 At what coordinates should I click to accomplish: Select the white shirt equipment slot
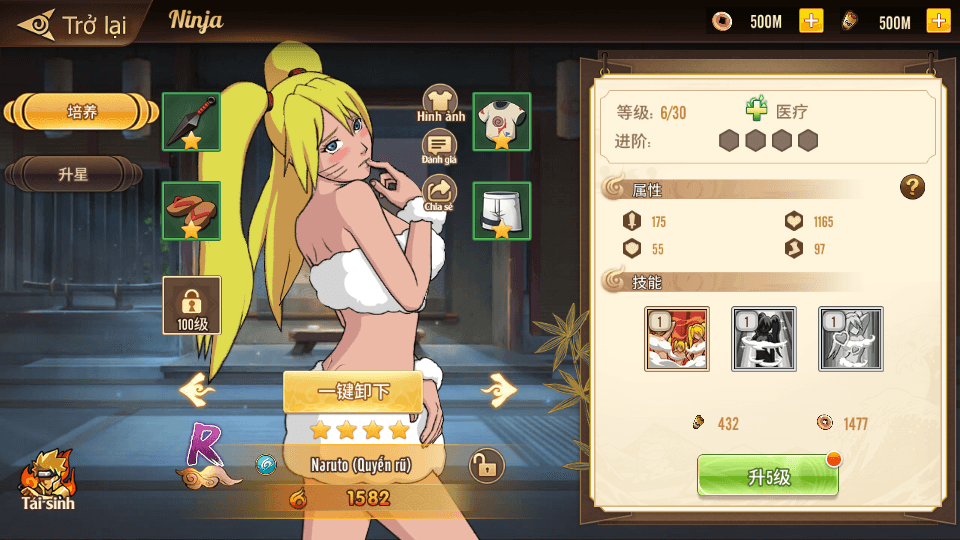pos(501,122)
